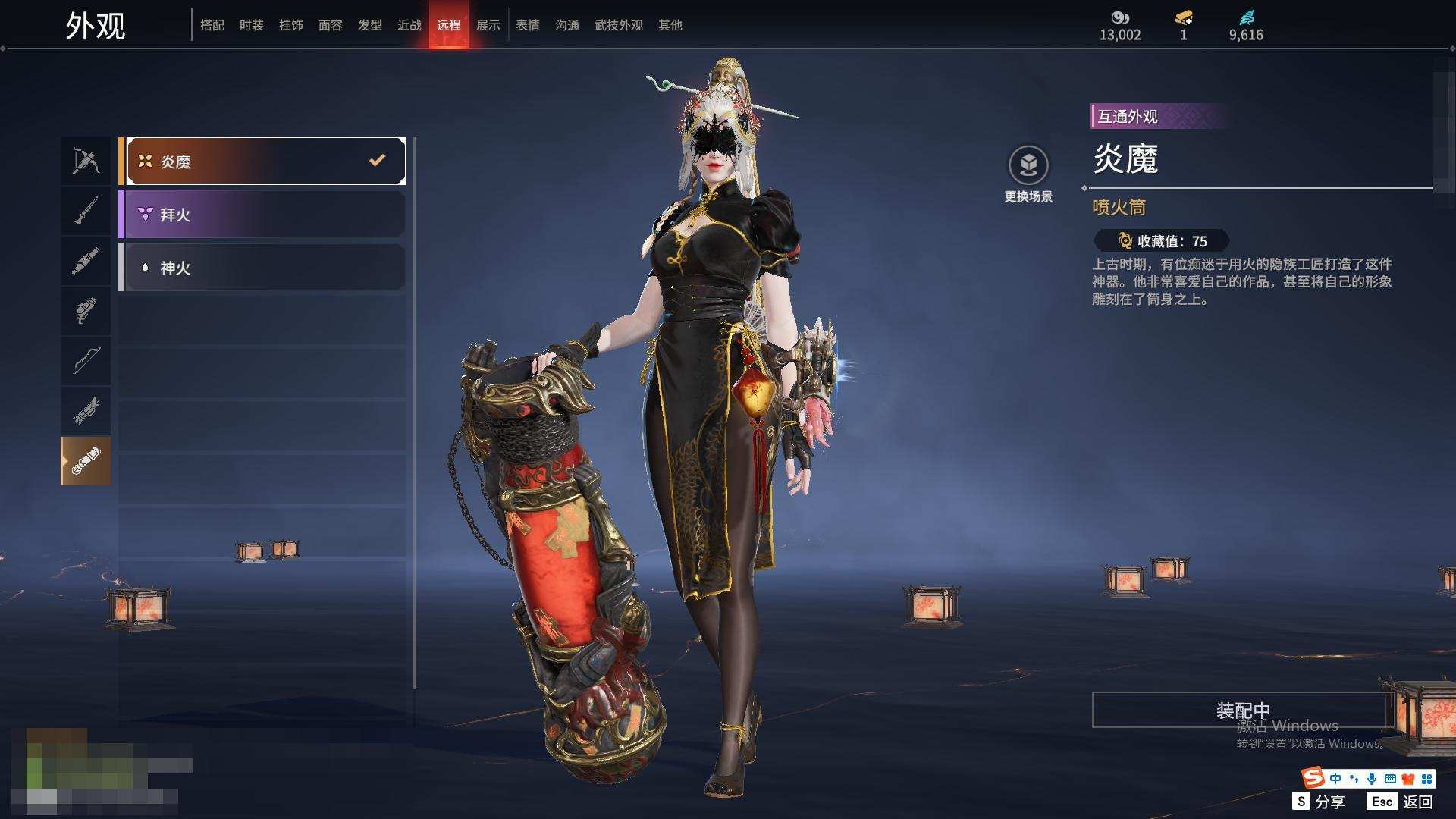Select the 拜火 flamethrower skin
1456x819 pixels.
click(x=262, y=215)
